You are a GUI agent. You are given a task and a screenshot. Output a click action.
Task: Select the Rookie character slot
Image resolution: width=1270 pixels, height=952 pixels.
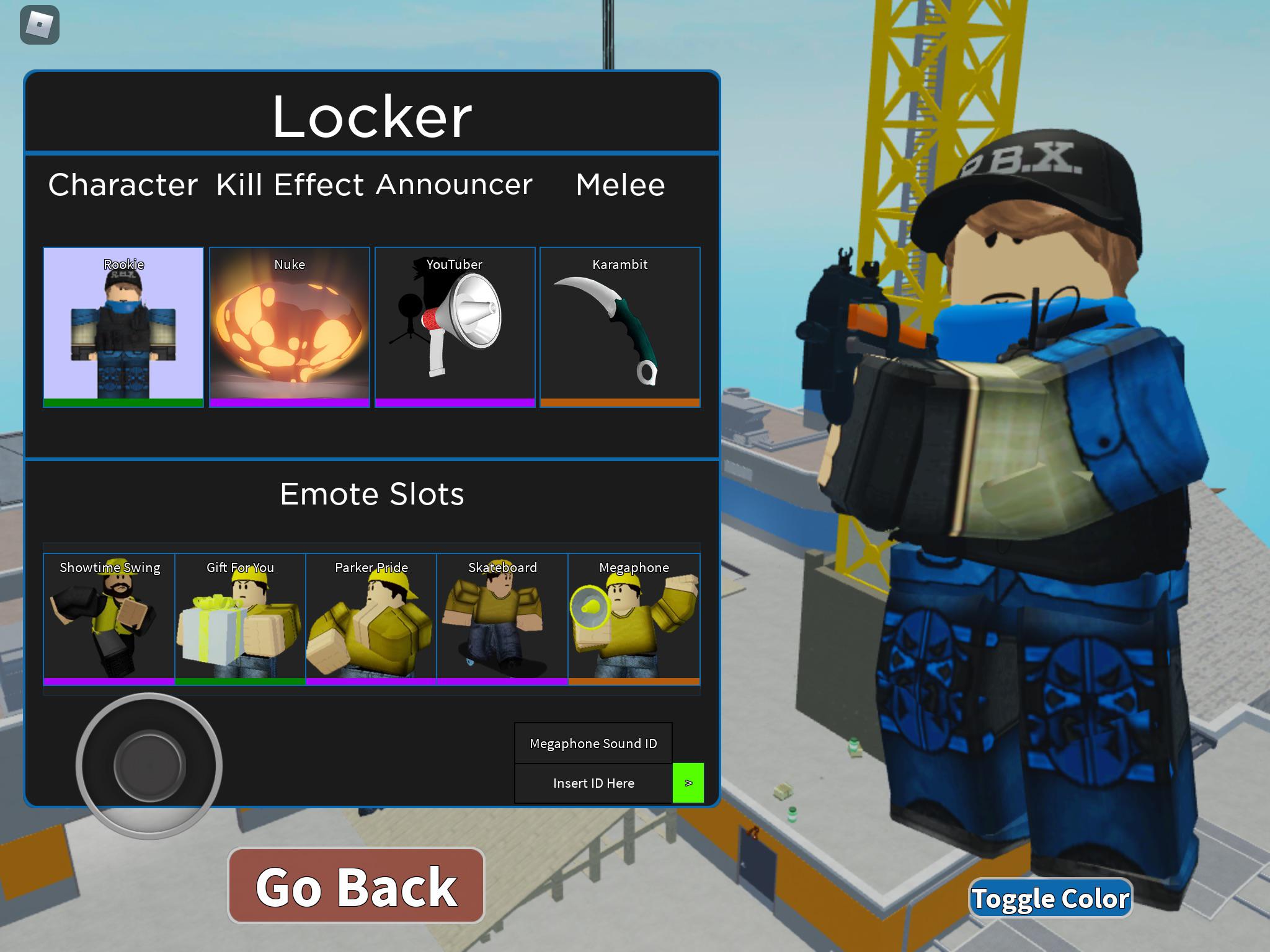click(x=123, y=327)
